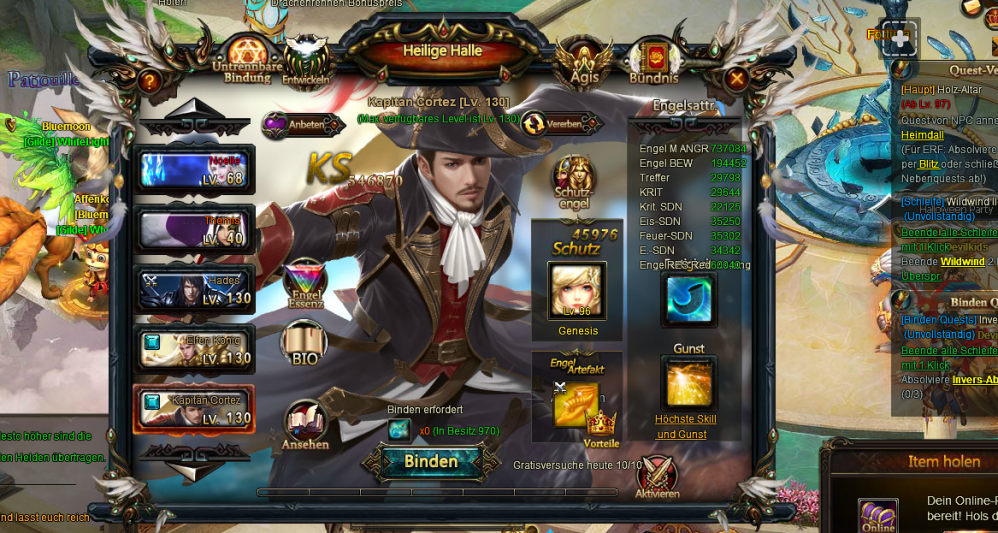Open the Schutzengel icon

[x=573, y=180]
